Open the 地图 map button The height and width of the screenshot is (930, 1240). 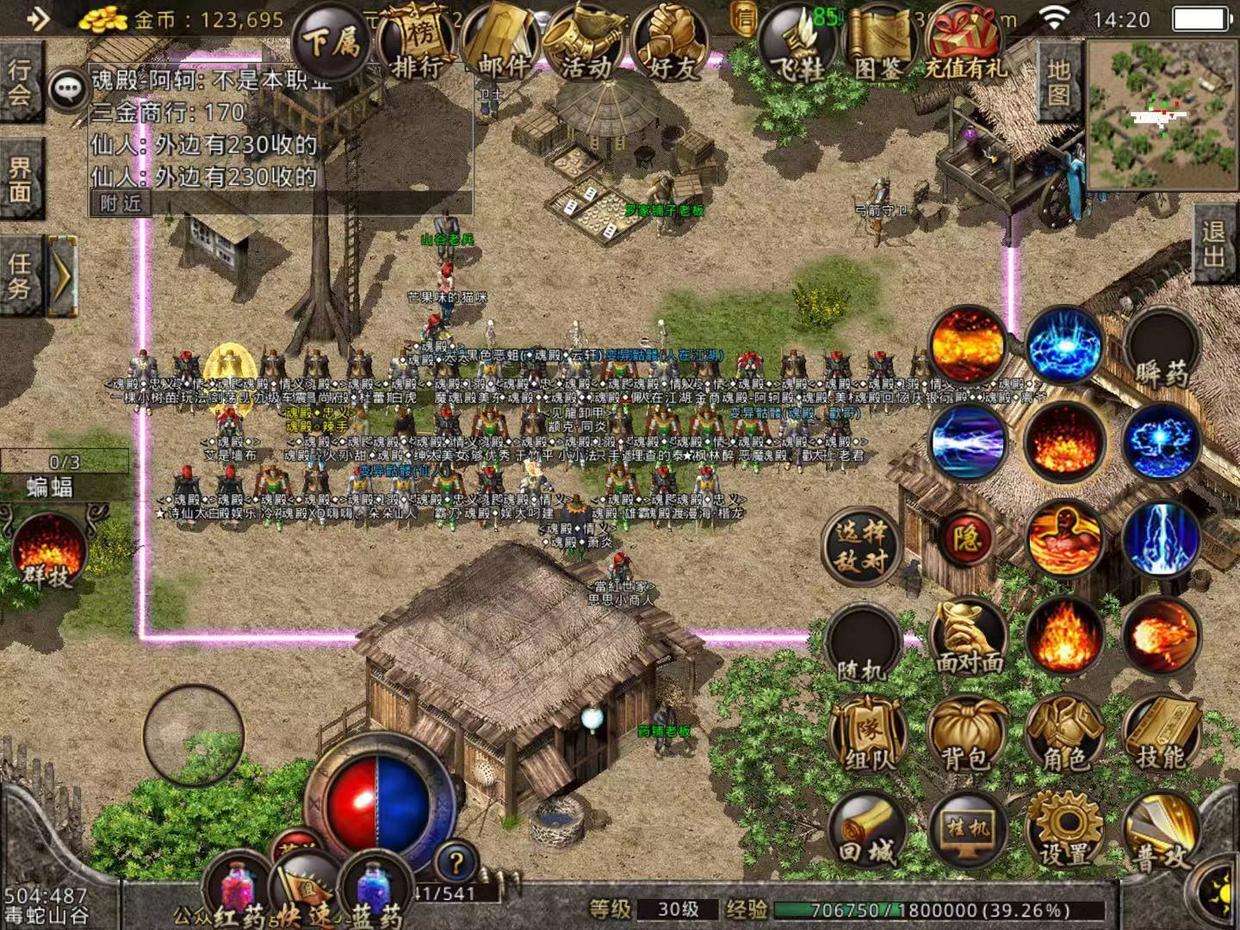coord(1059,82)
